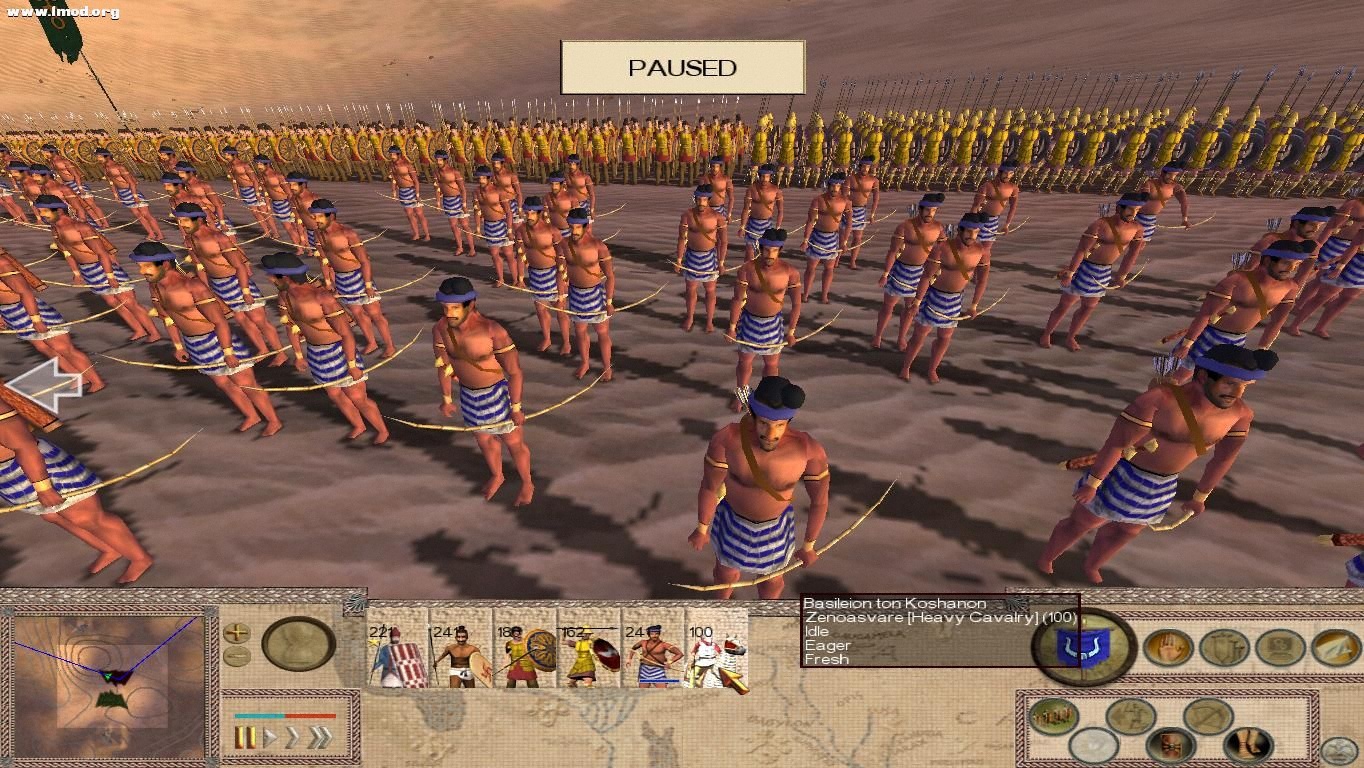1364x768 pixels.
Task: Zoom out the minimap with the minus button
Action: [x=237, y=656]
